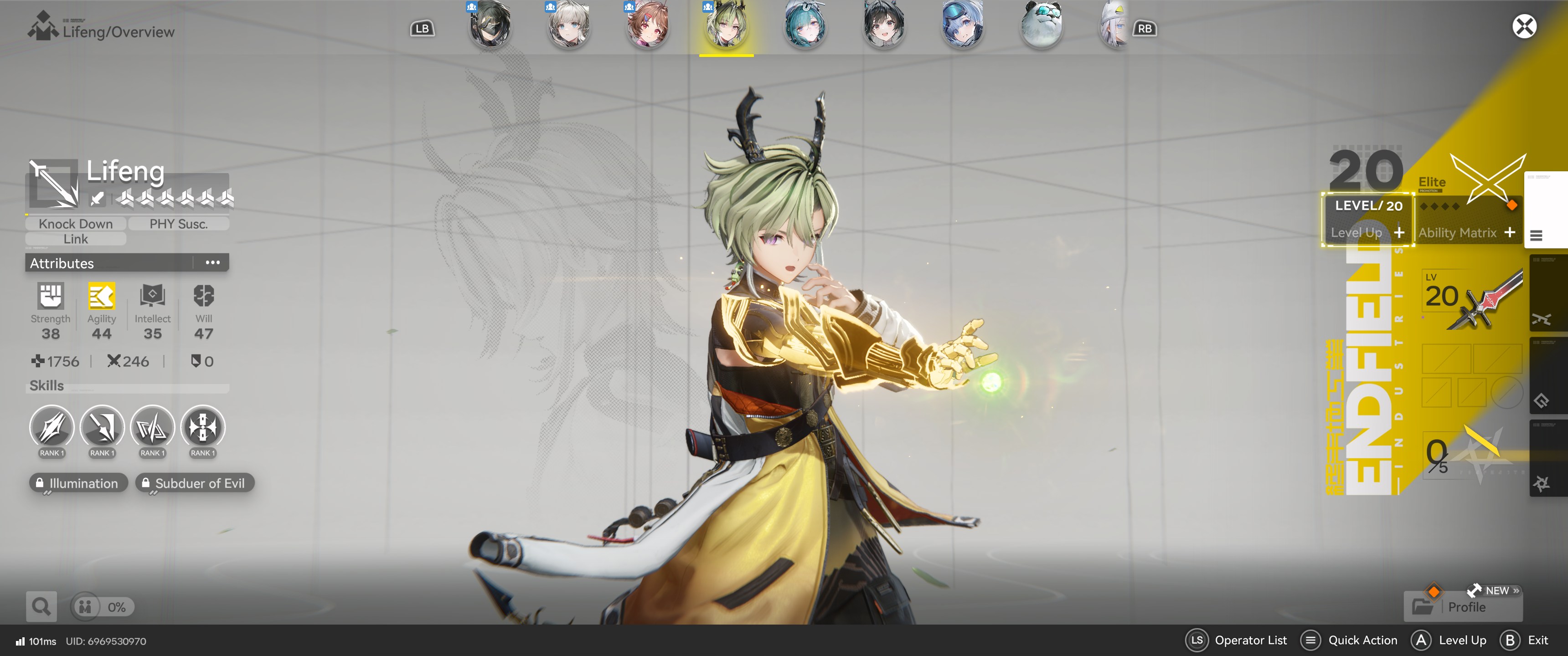The height and width of the screenshot is (656, 1568).
Task: Open the fourth skill with cross-arrows icon
Action: tap(203, 428)
